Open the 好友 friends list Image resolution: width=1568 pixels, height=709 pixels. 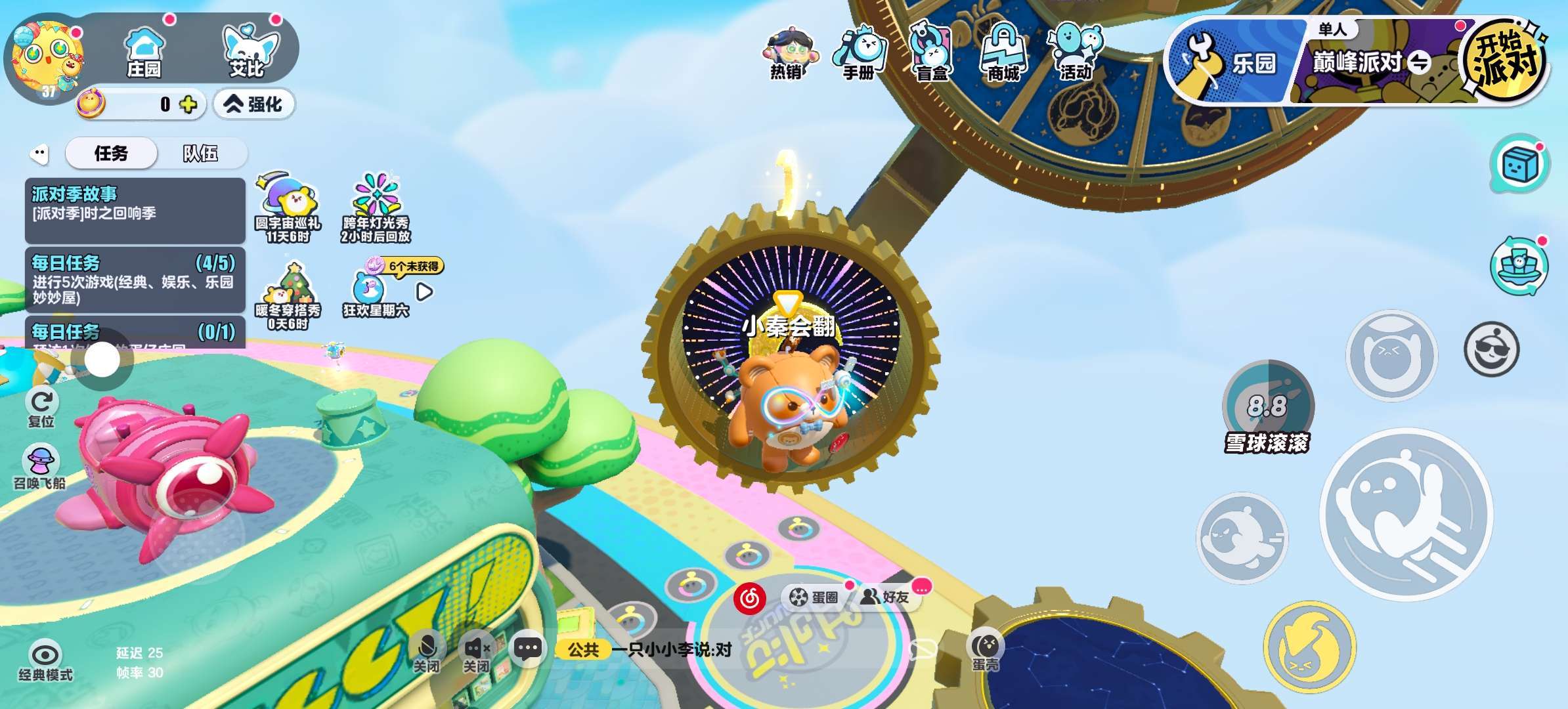coord(886,597)
